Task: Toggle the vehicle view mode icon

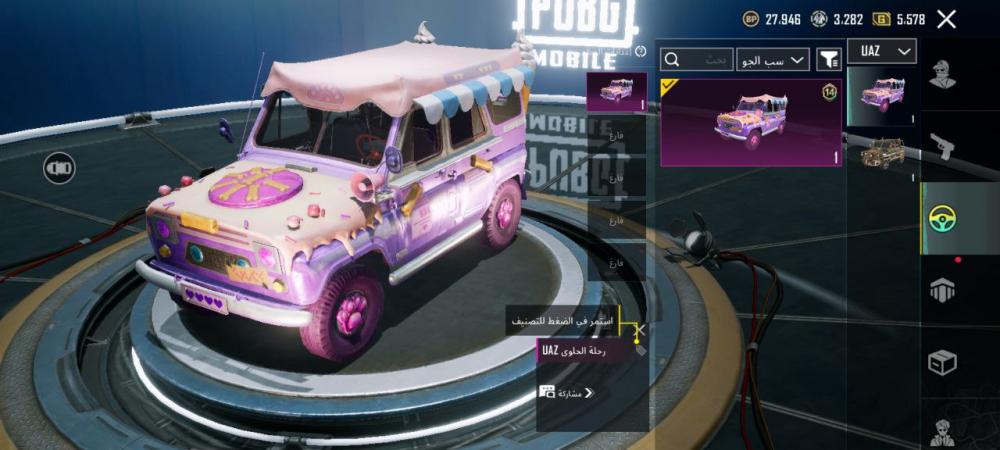Action: [59, 168]
